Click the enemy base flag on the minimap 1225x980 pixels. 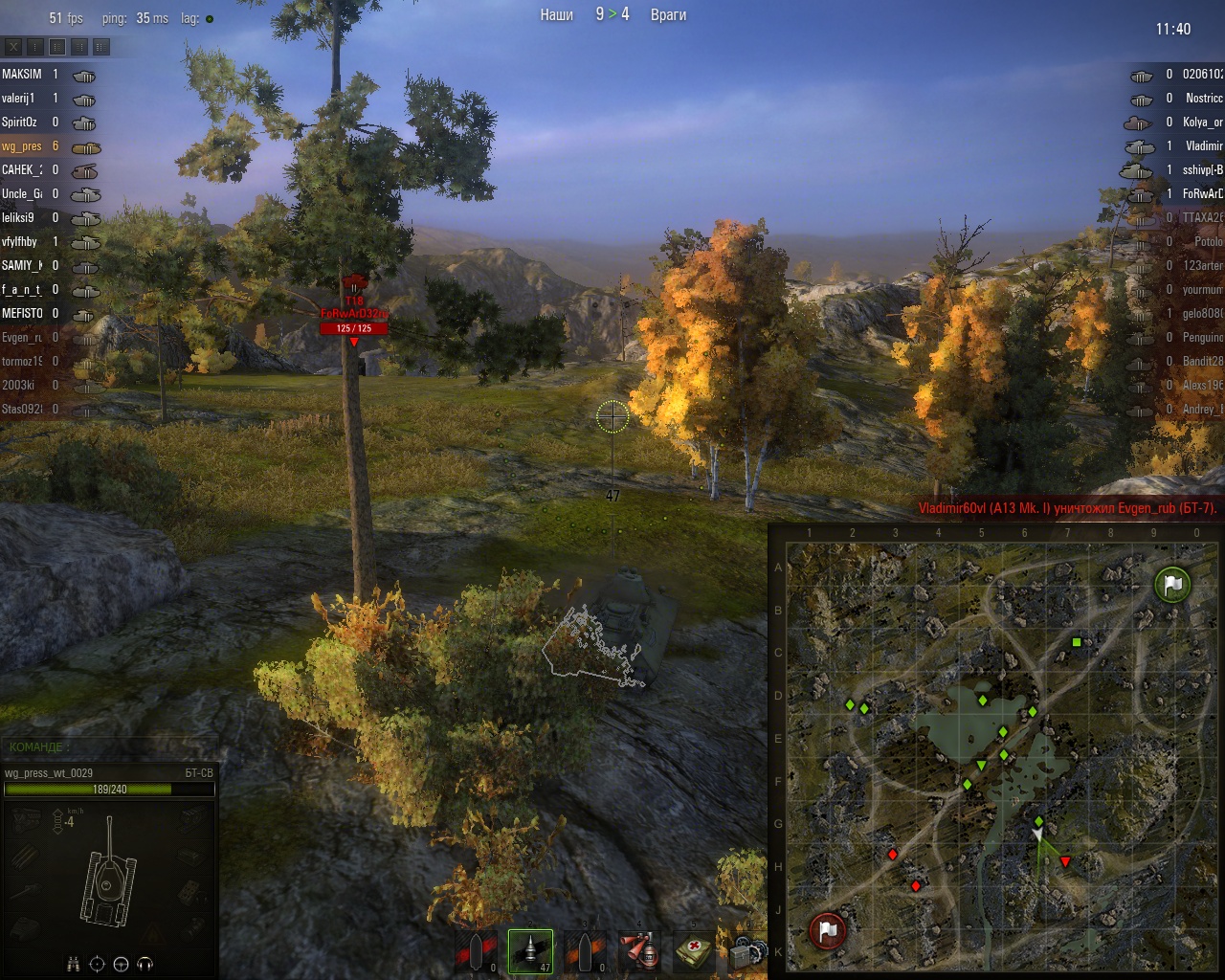828,930
